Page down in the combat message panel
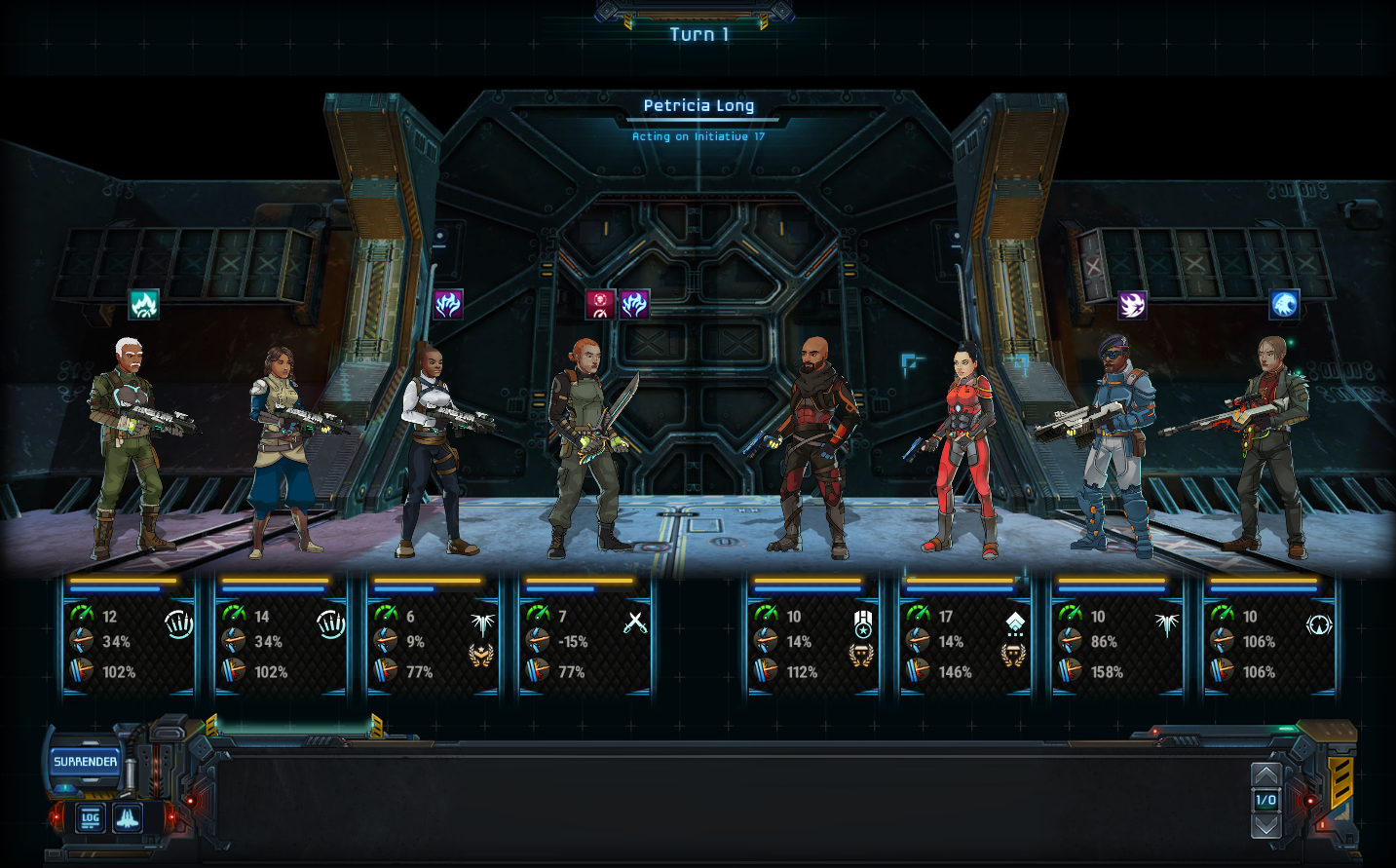The image size is (1396, 868). [1265, 826]
